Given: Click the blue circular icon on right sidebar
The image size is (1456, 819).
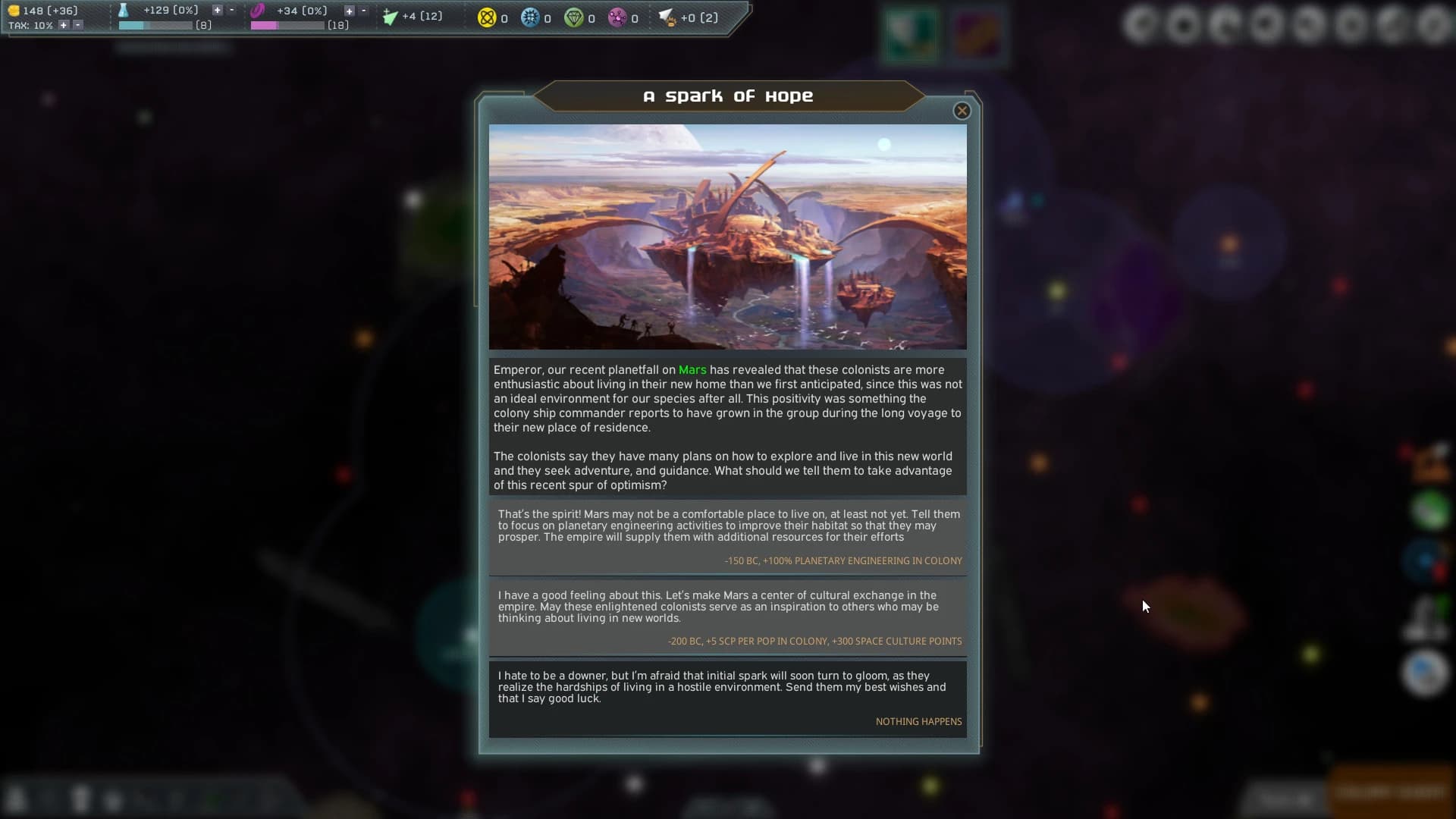Looking at the screenshot, I should [x=1425, y=561].
